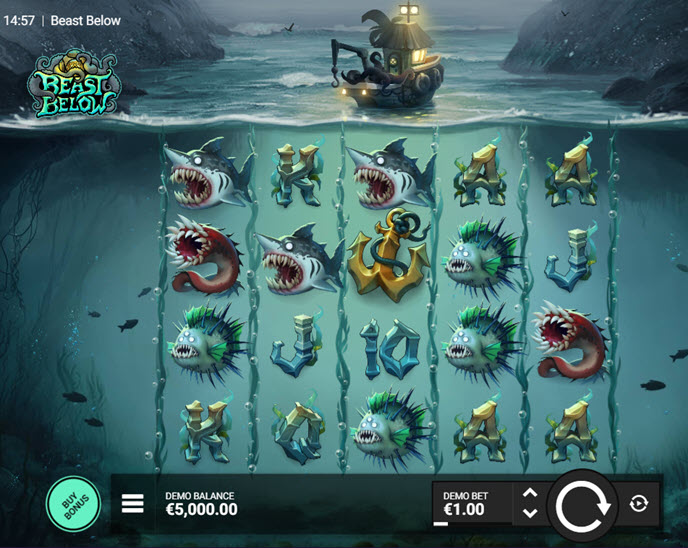Open the hamburger menu
This screenshot has width=688, height=548.
(133, 503)
